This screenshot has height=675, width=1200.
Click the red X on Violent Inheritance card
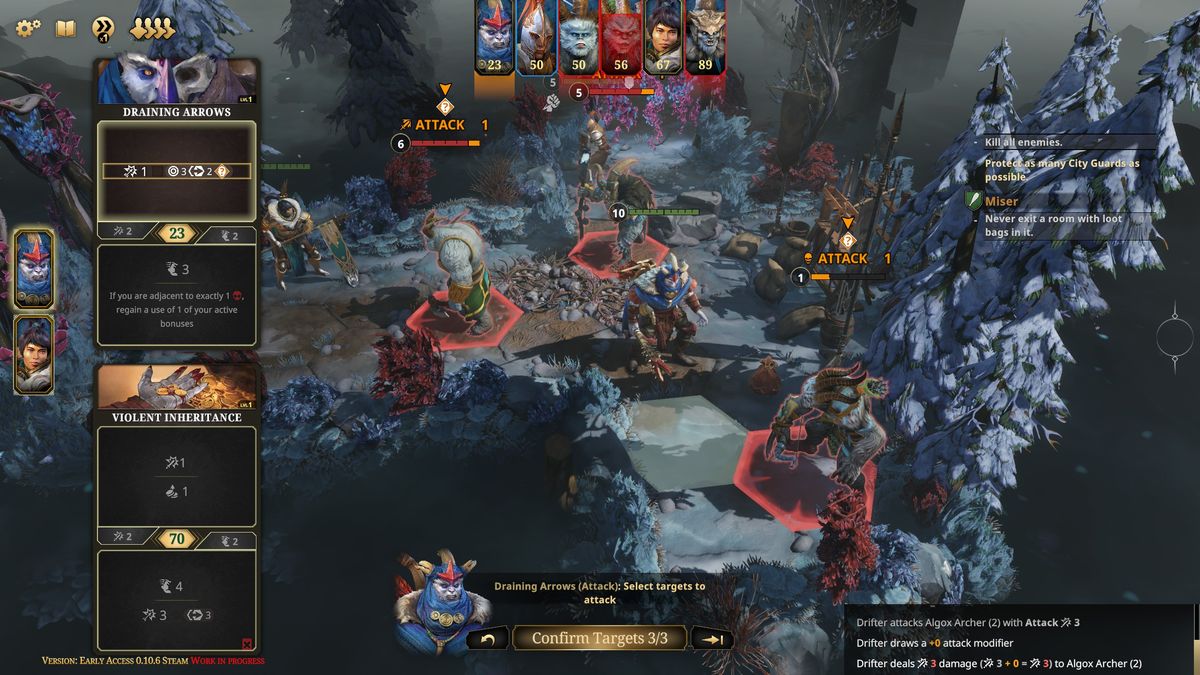[247, 643]
